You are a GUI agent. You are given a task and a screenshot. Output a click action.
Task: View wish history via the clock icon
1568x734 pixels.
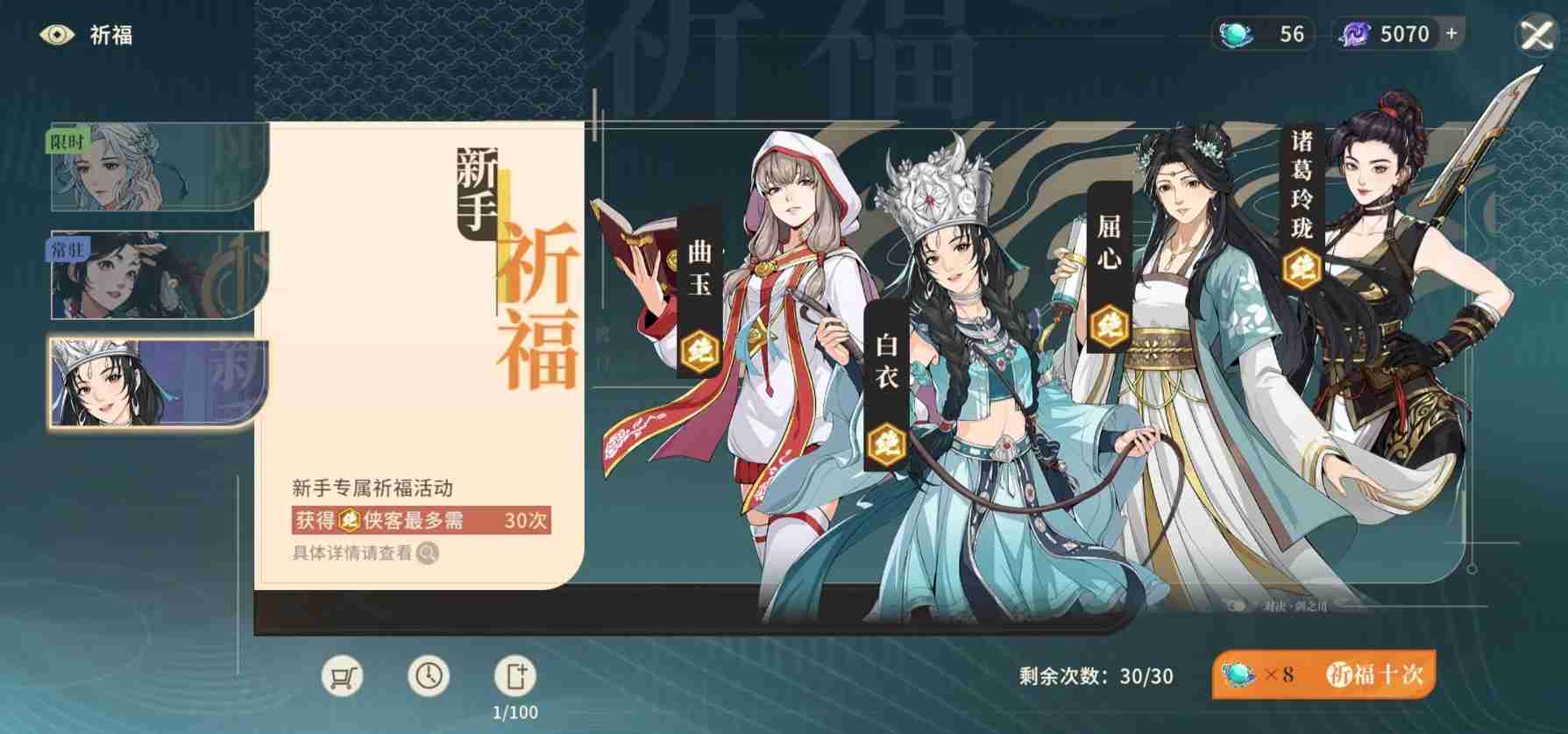coord(429,676)
